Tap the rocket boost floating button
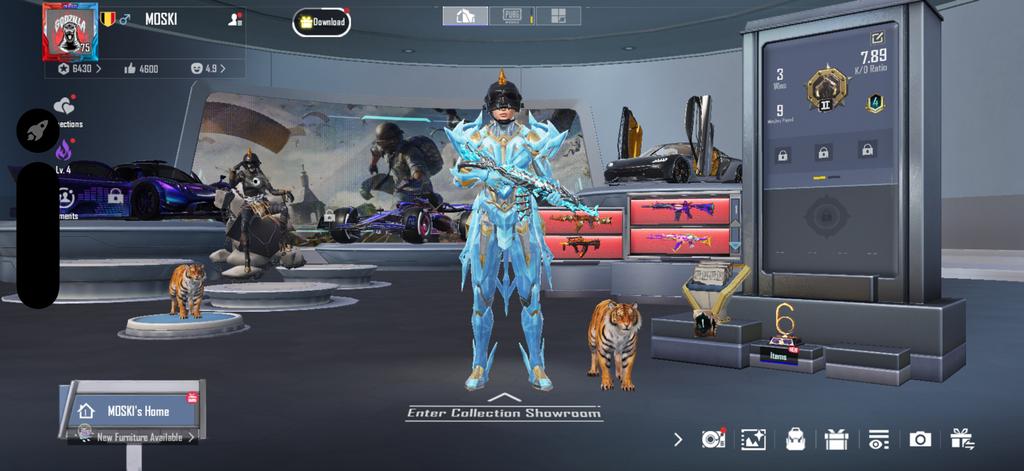The image size is (1024, 471). click(x=36, y=131)
